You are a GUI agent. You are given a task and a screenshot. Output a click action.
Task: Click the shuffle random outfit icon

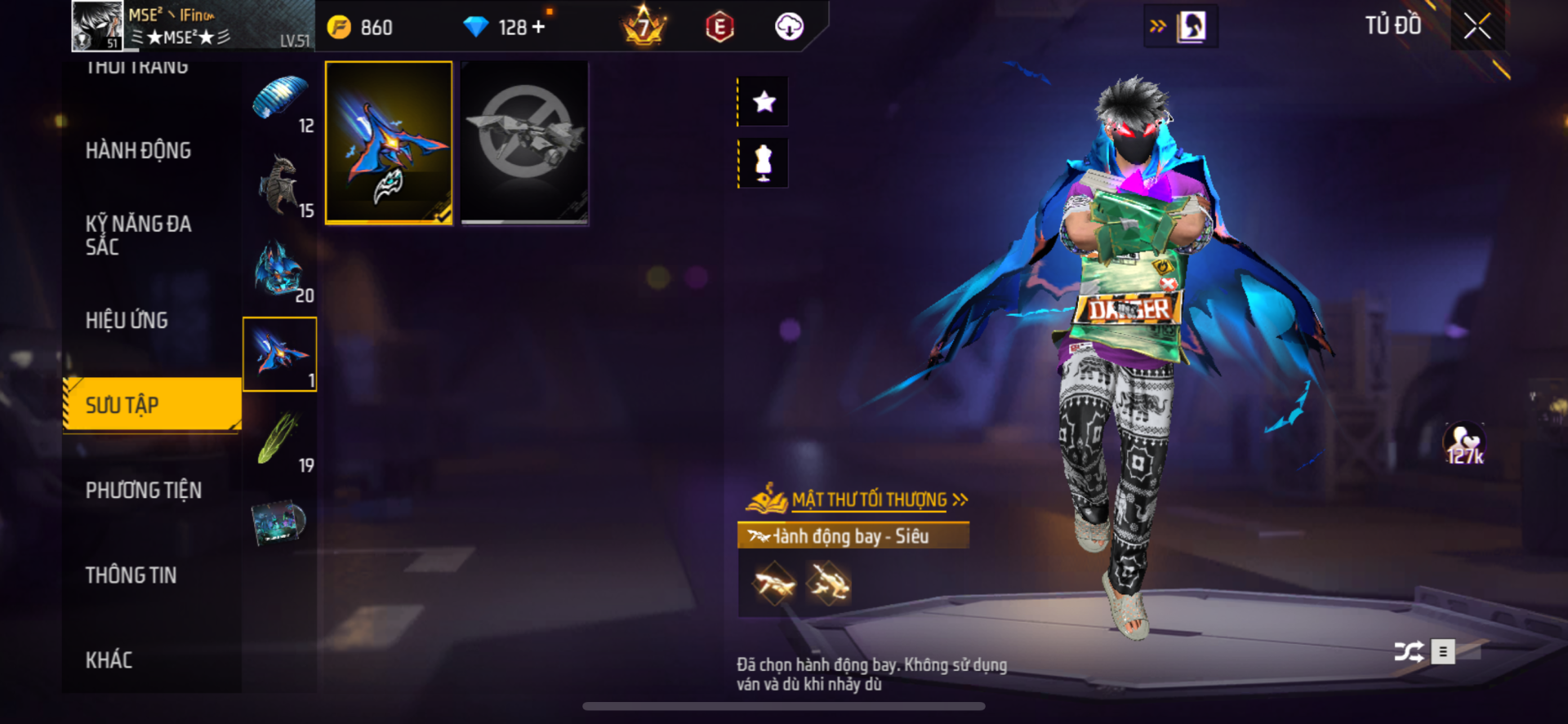click(x=1409, y=651)
